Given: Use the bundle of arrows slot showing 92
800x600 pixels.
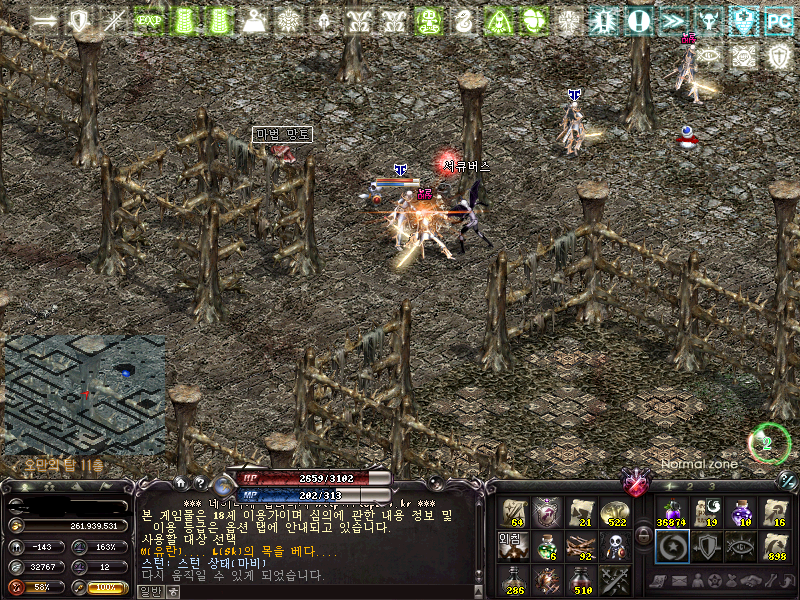Looking at the screenshot, I should pyautogui.click(x=581, y=547).
